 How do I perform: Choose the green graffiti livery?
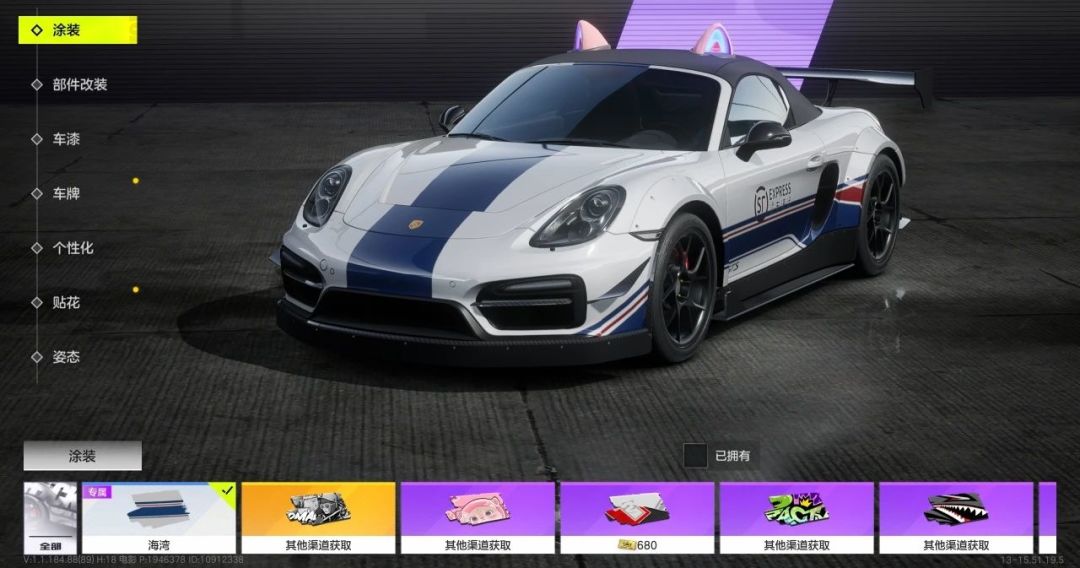(x=797, y=518)
